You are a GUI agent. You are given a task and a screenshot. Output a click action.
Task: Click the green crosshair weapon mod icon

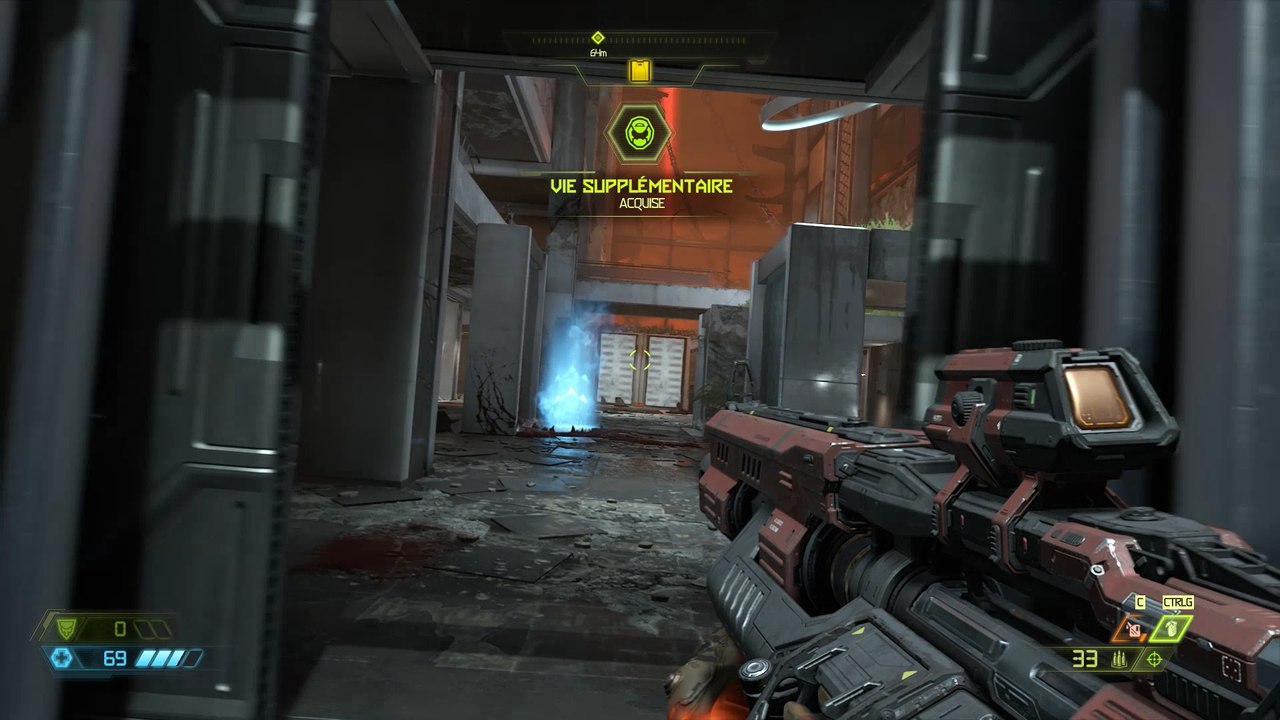1155,658
